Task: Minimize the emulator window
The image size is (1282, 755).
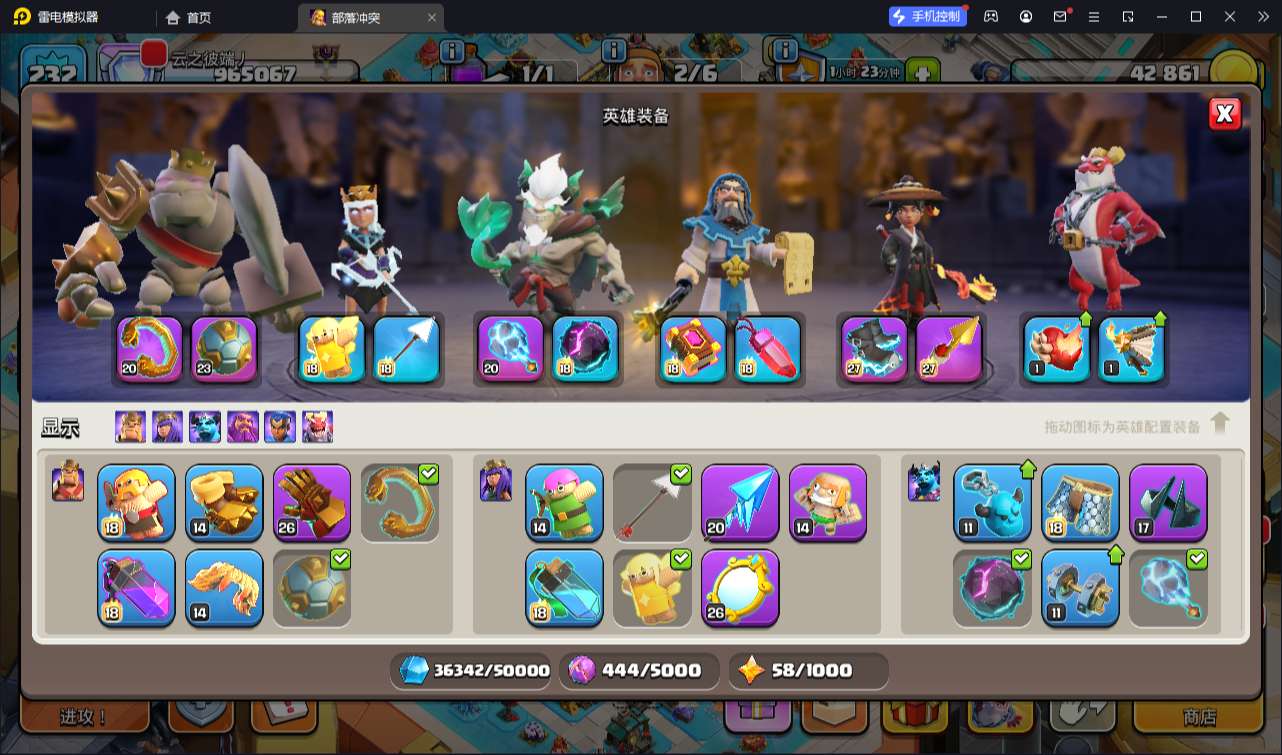Action: pyautogui.click(x=1161, y=17)
